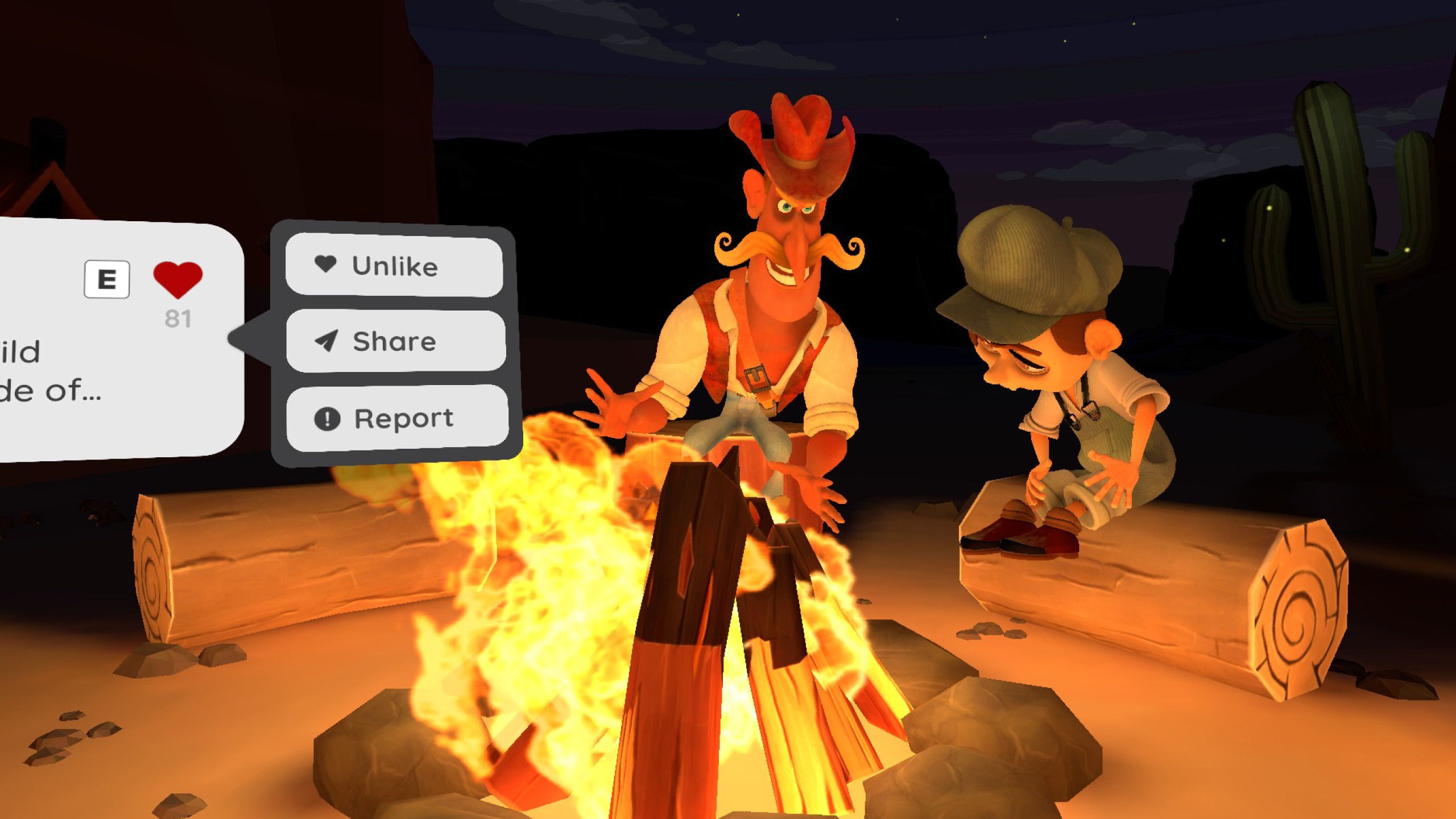Click the Unlike button
1456x819 pixels.
point(394,266)
